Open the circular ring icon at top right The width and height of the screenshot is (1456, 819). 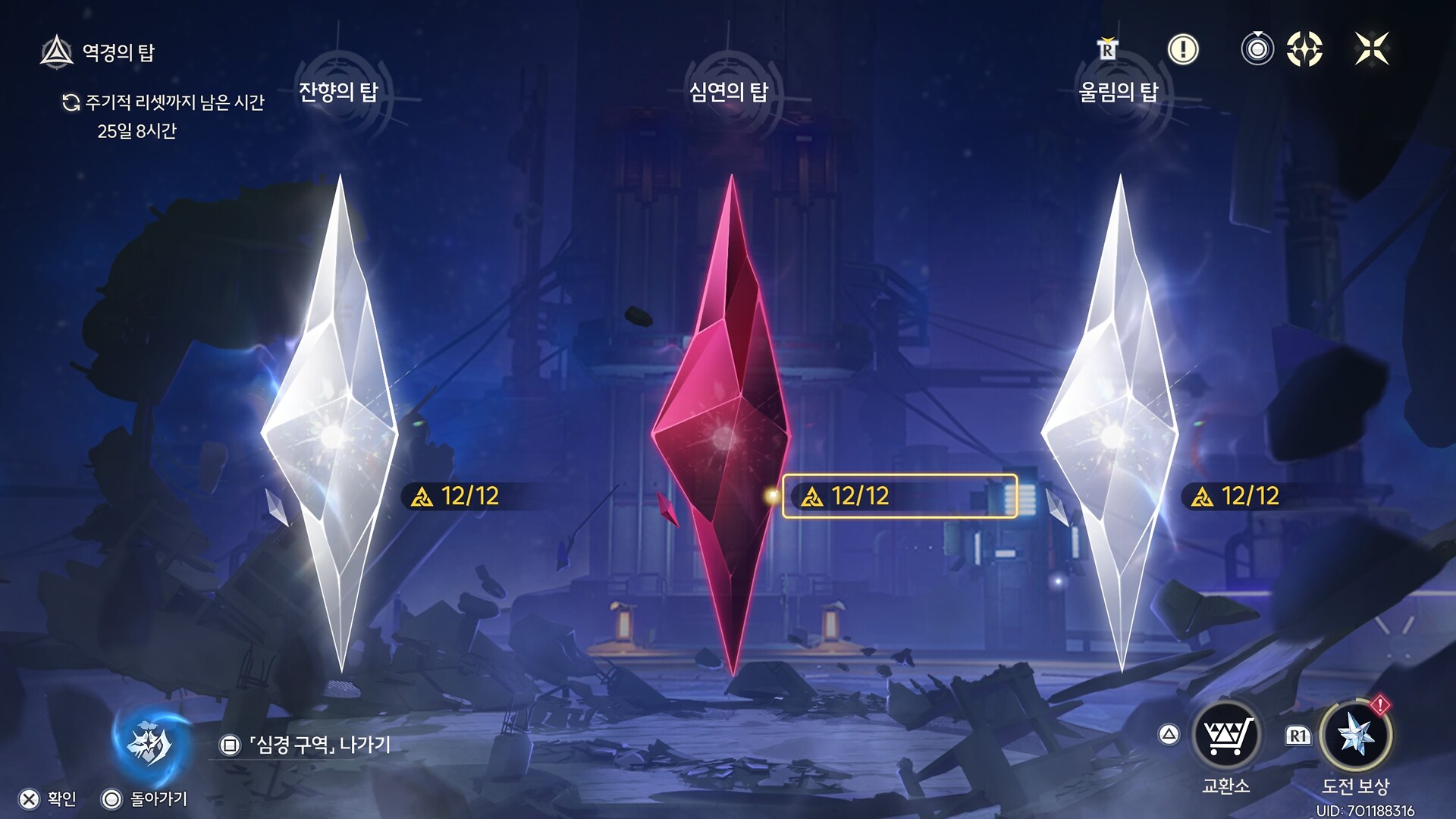click(1257, 49)
